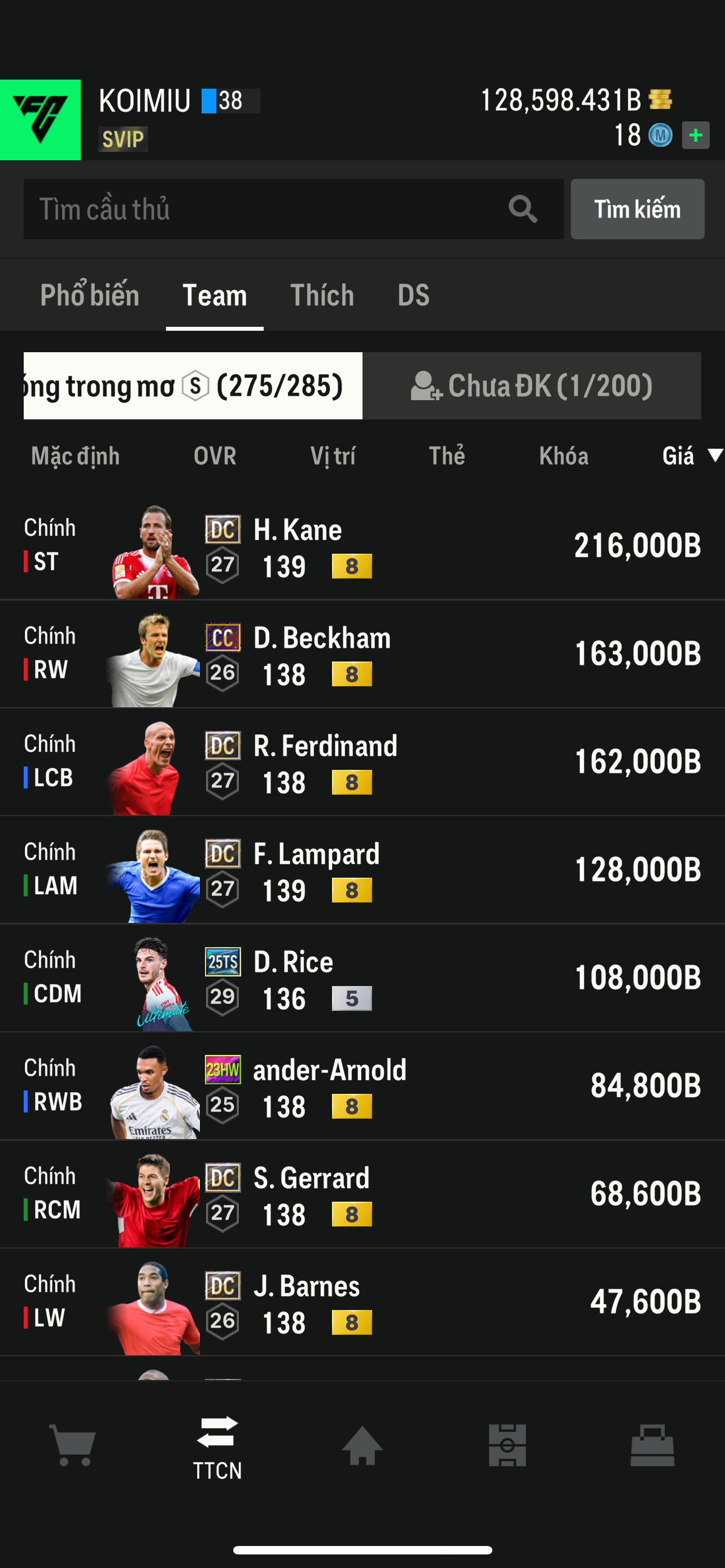Viewport: 725px width, 1568px height.
Task: Sort the list by Khóa
Action: click(563, 456)
